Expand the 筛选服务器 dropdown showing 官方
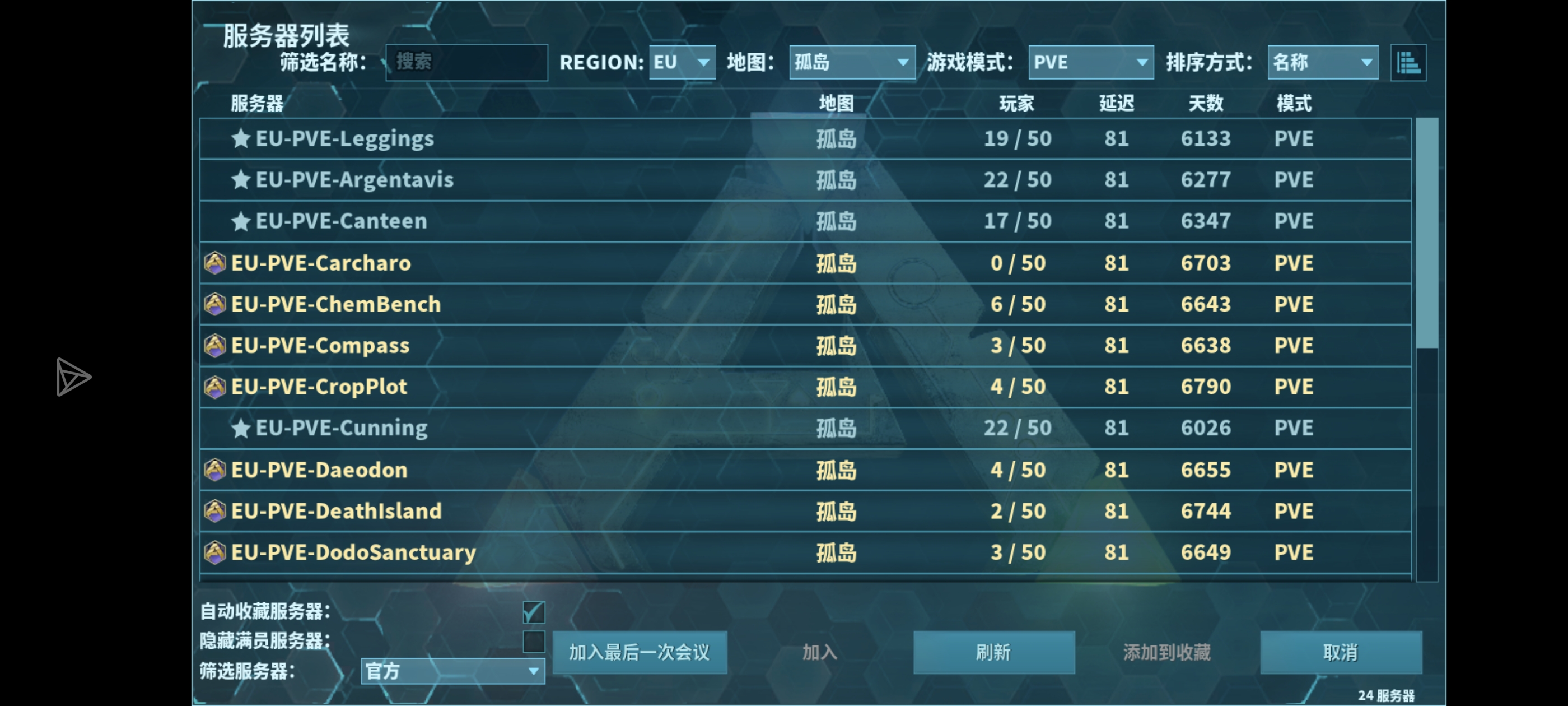Image resolution: width=1568 pixels, height=706 pixels. coord(452,671)
